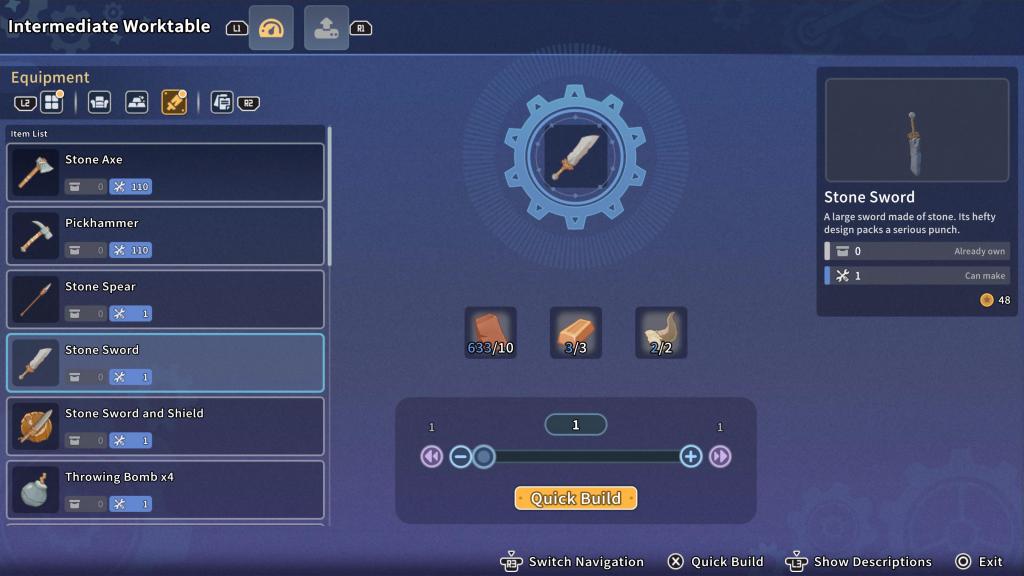This screenshot has height=576, width=1024.
Task: Show the all-items grid category
Action: tap(51, 102)
